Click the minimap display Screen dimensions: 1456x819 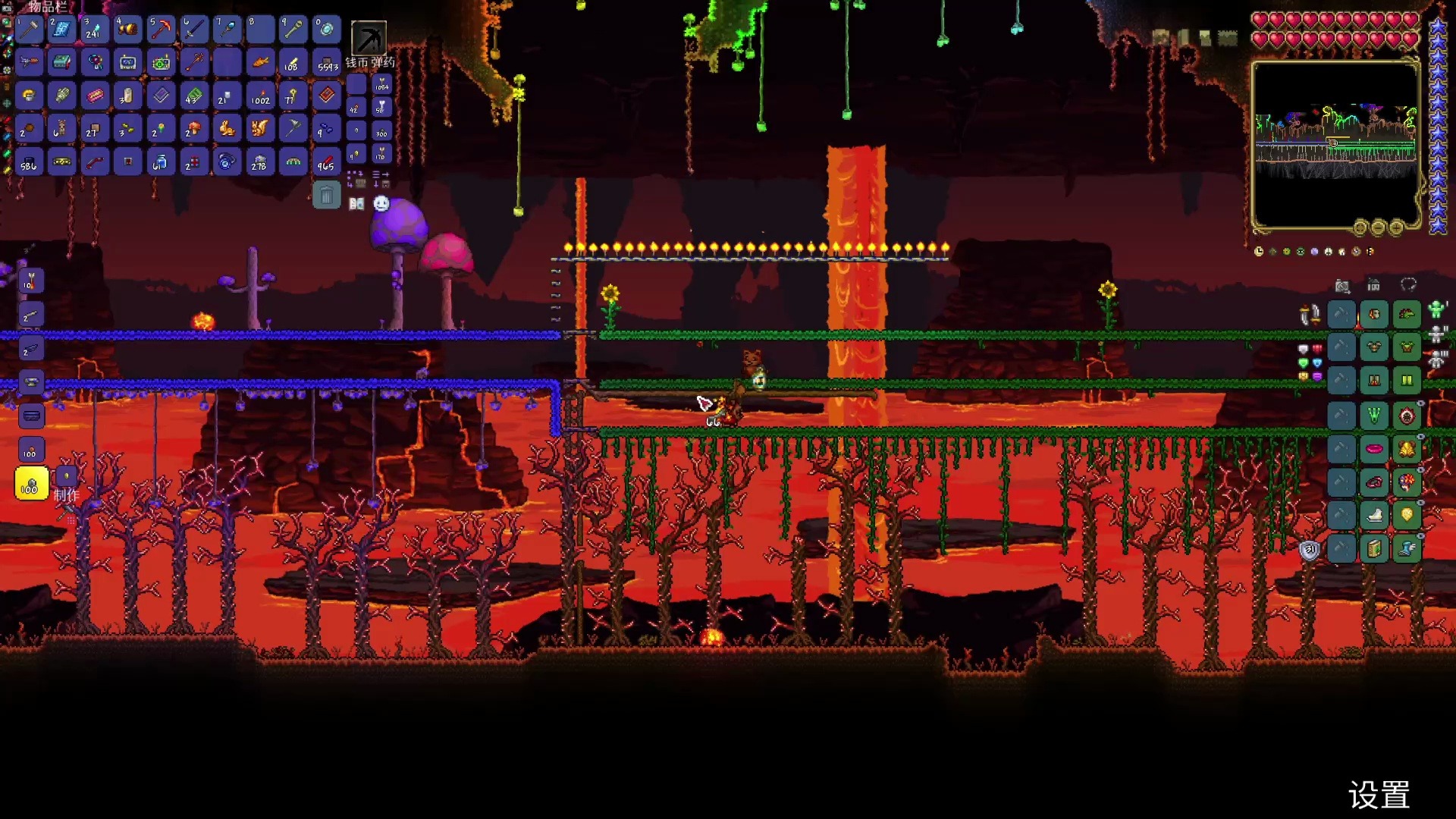(1335, 144)
